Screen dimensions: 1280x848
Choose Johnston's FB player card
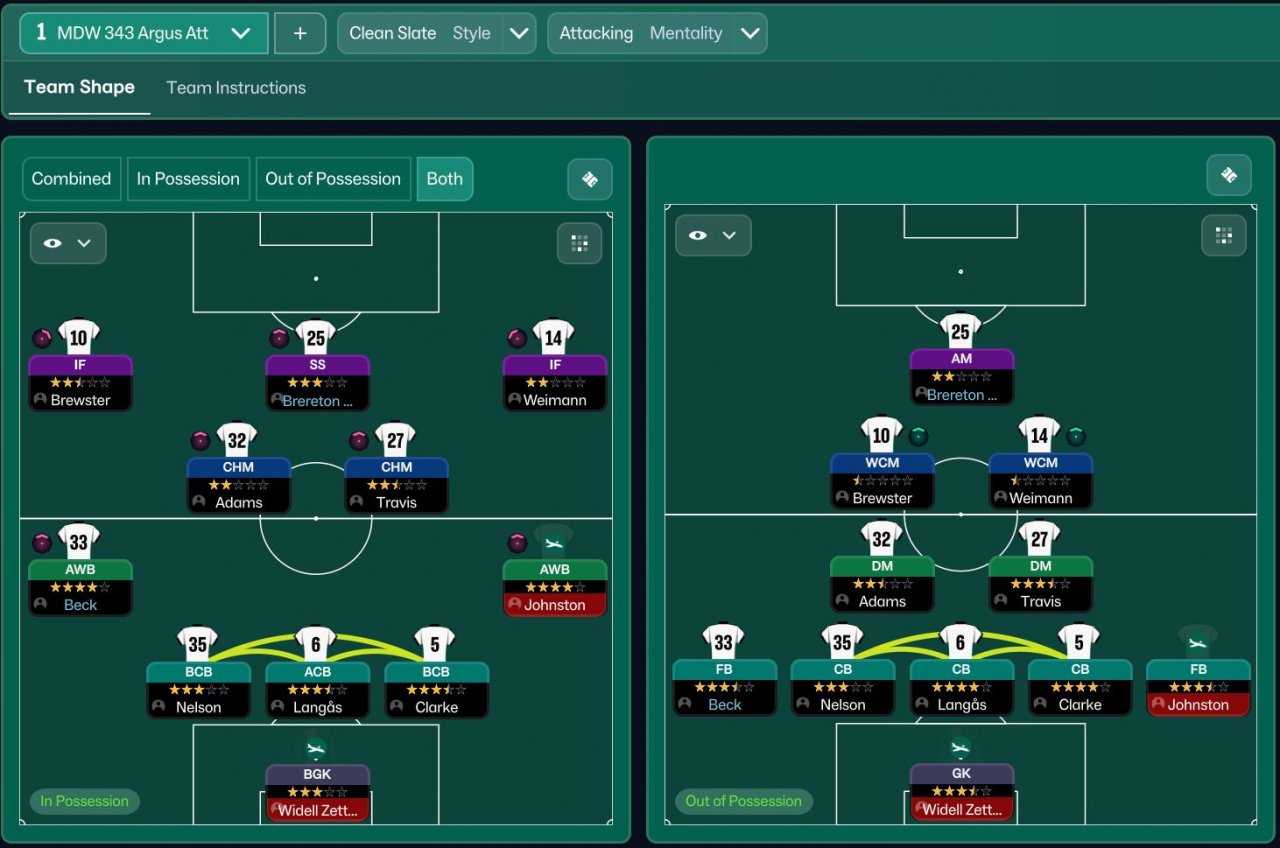click(1198, 687)
